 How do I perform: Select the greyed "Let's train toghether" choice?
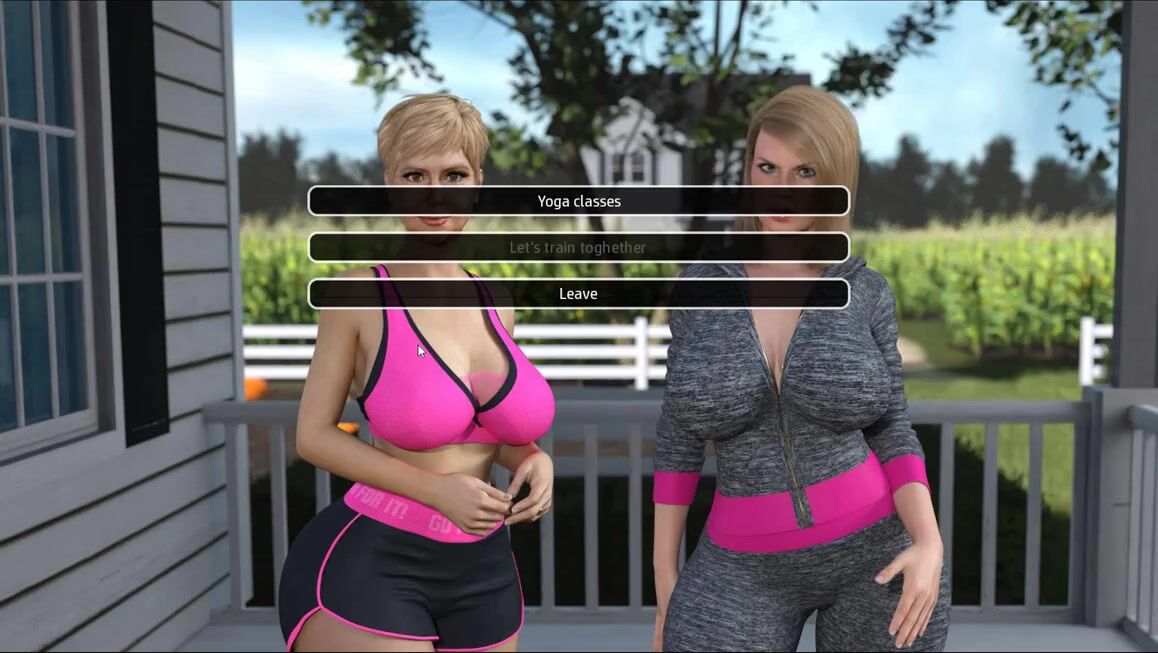coord(578,247)
